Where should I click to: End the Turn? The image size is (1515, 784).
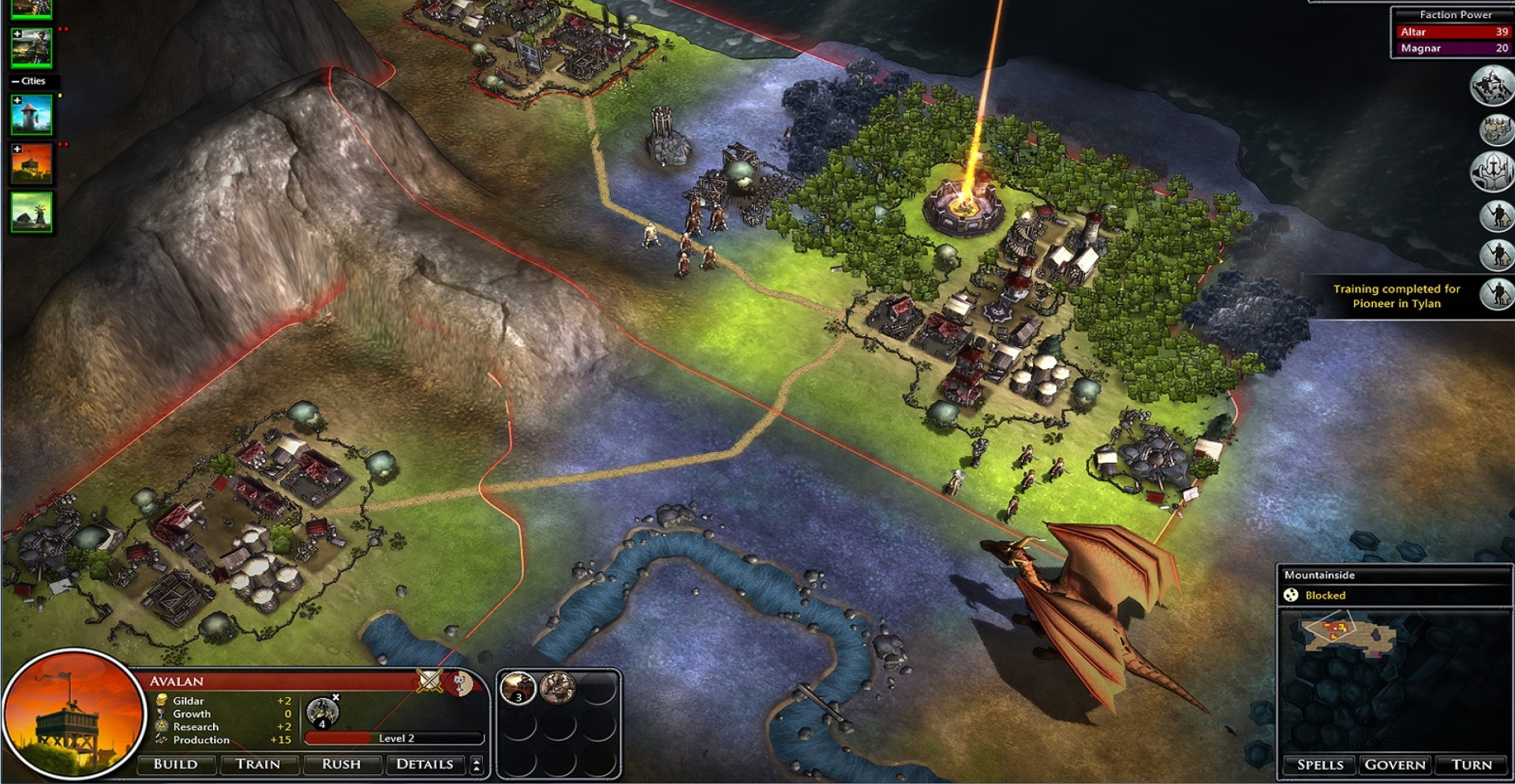[1472, 764]
